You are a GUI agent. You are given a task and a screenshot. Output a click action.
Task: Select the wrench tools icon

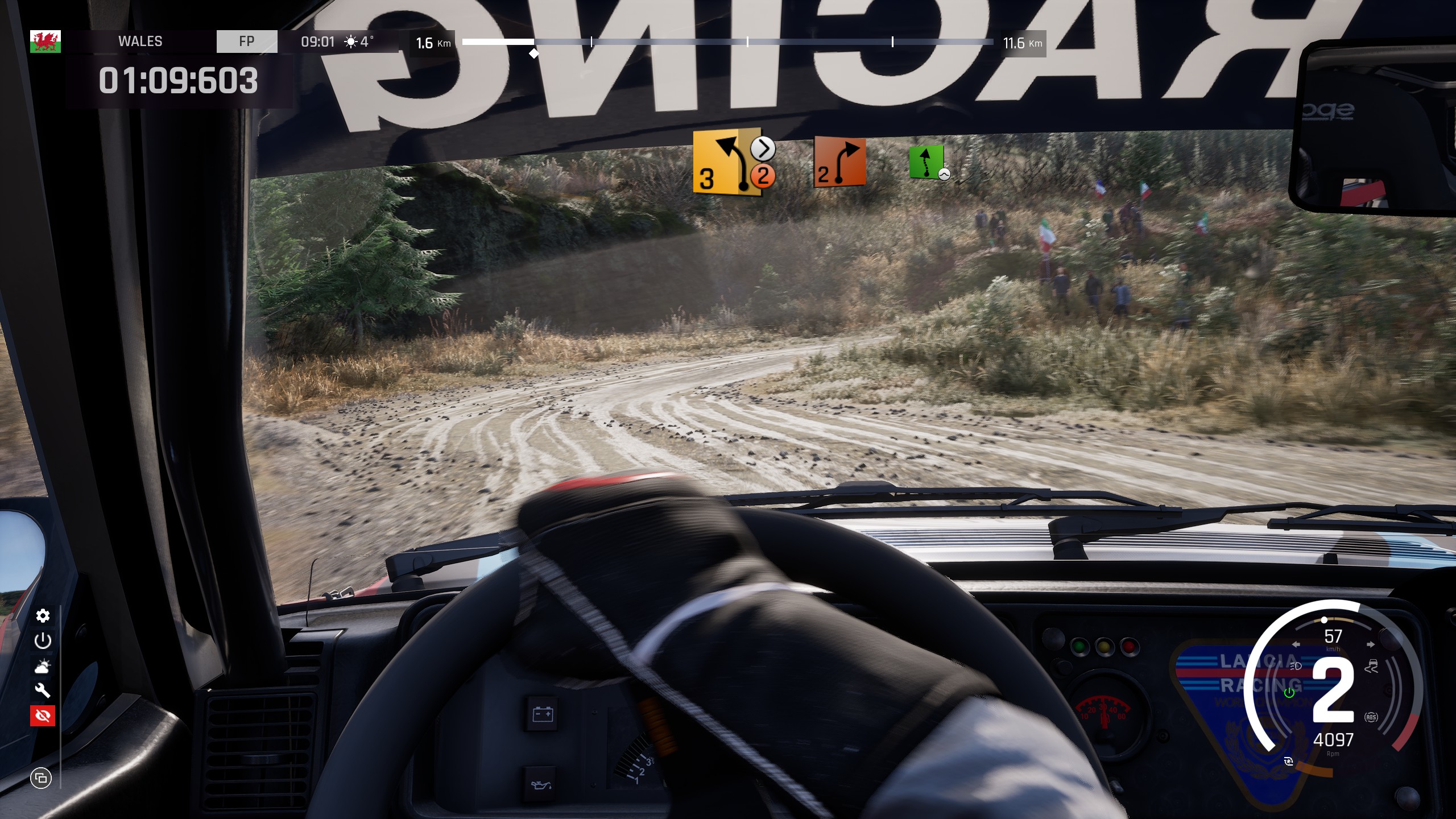click(x=43, y=690)
